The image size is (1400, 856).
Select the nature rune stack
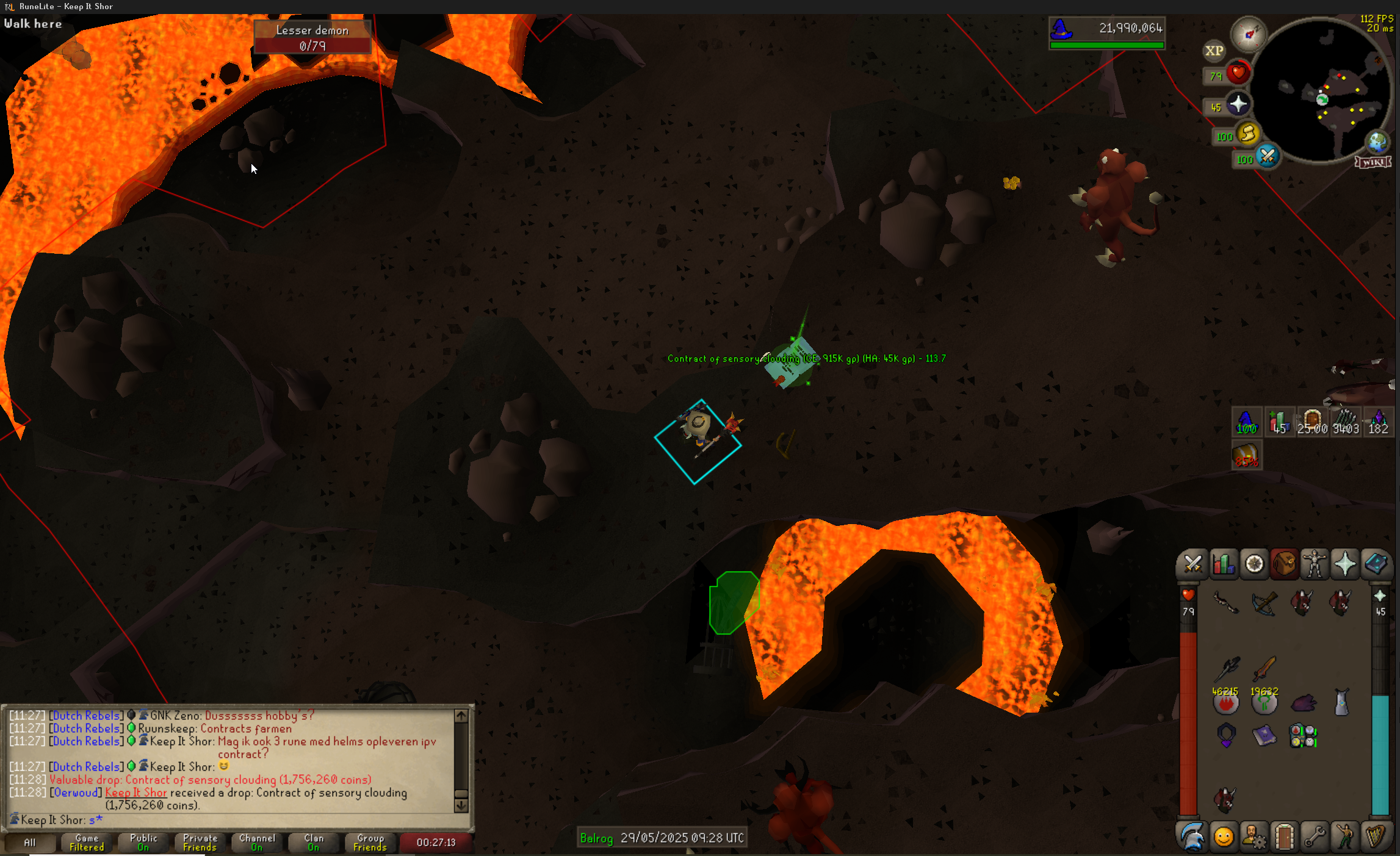[1264, 702]
